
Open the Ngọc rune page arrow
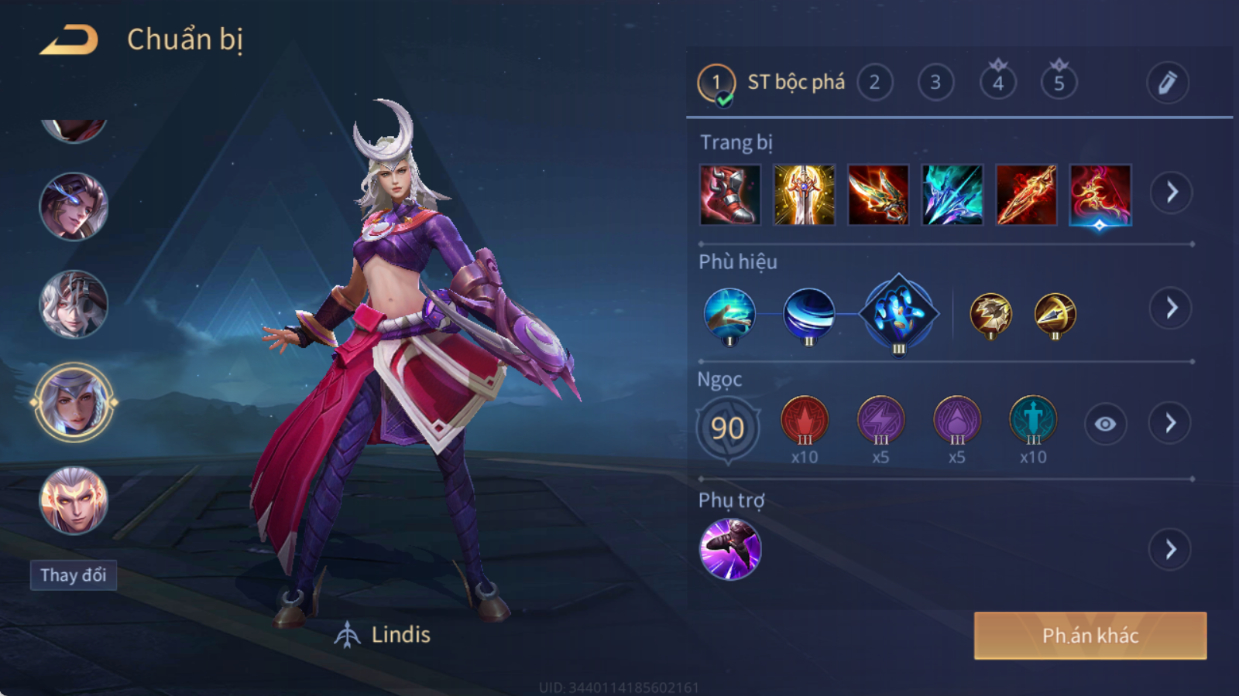(x=1171, y=424)
